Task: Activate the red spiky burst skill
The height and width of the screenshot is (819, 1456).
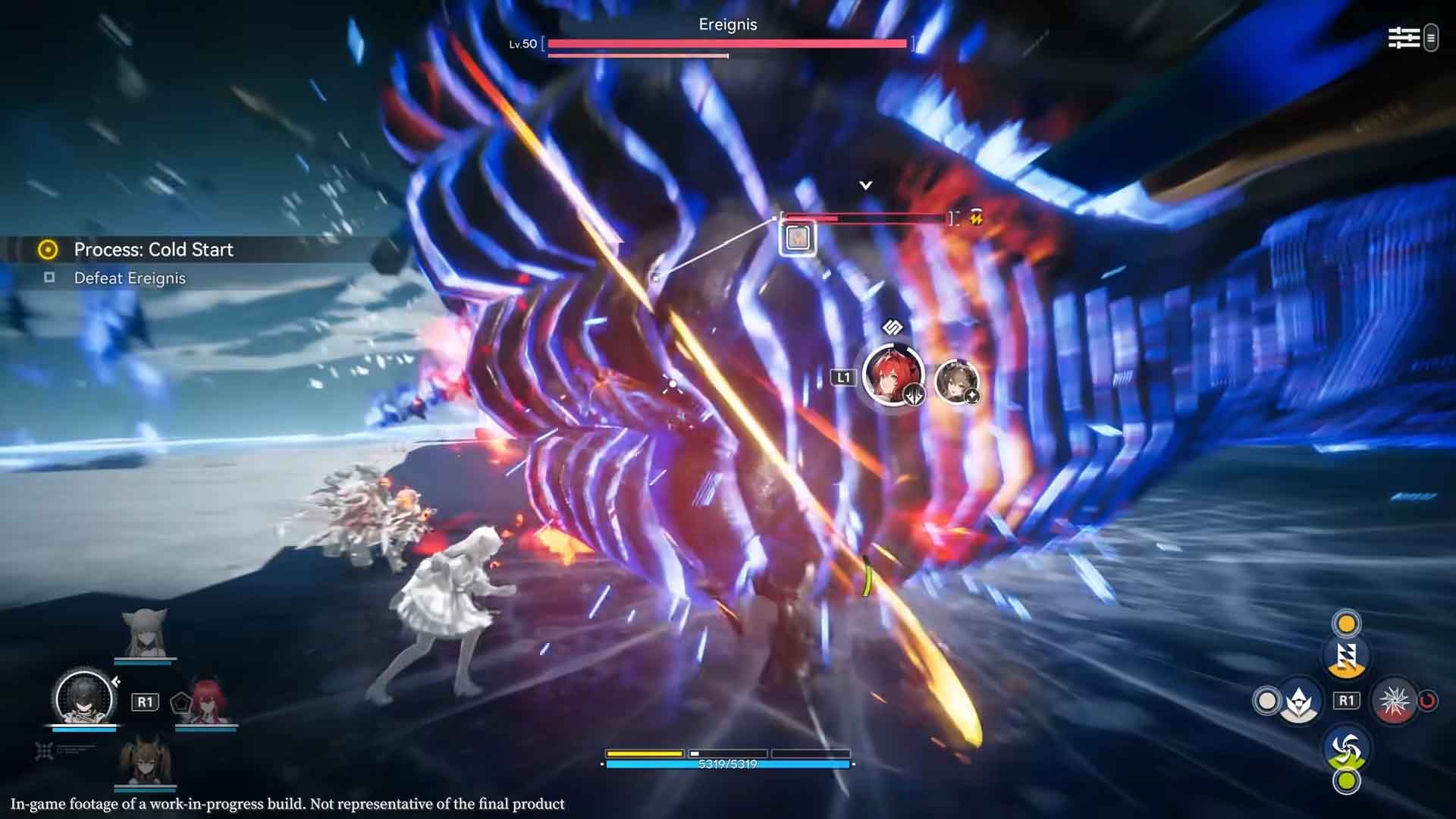Action: pyautogui.click(x=1394, y=701)
